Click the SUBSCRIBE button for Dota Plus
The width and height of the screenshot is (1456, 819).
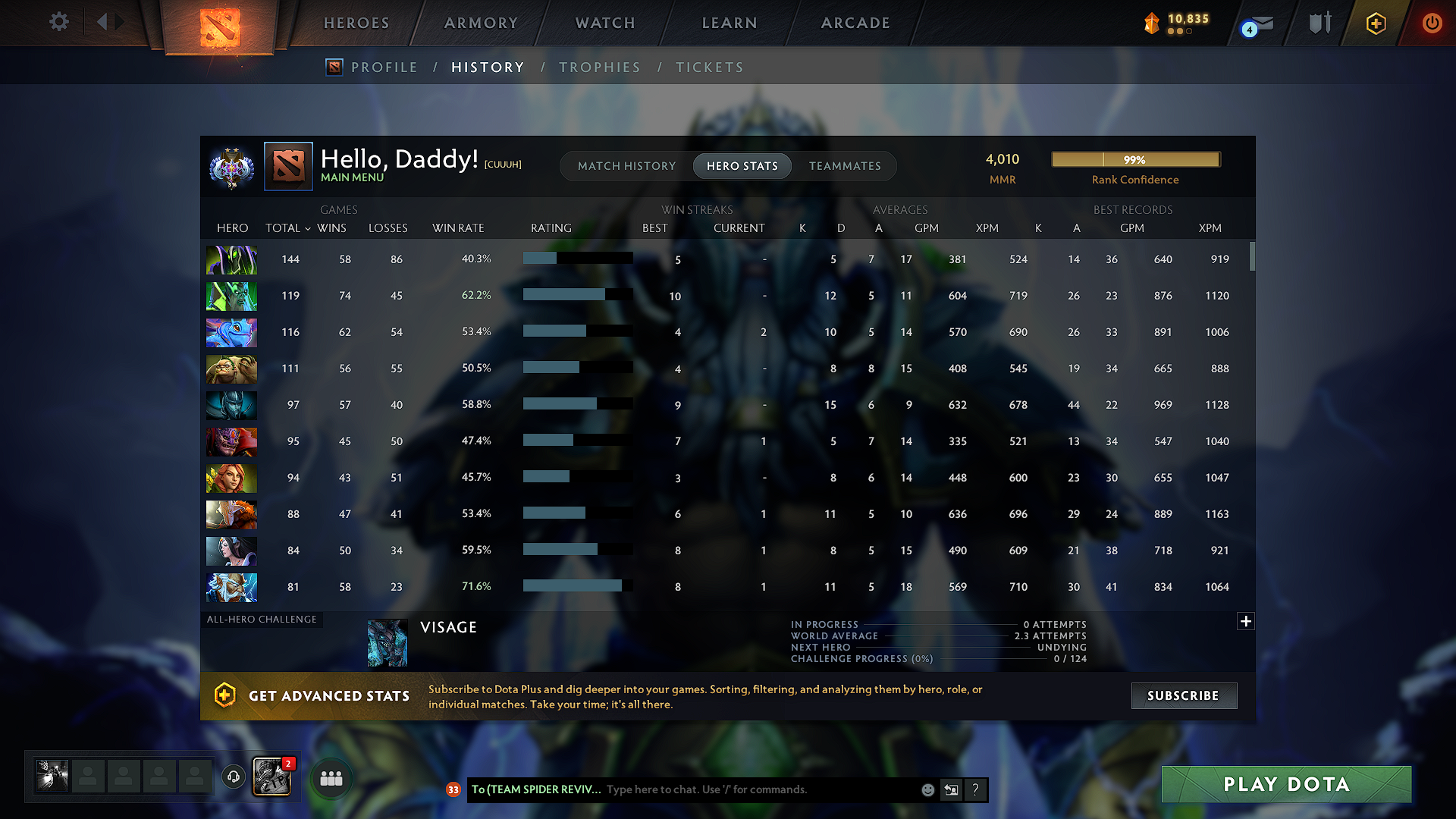[1184, 695]
